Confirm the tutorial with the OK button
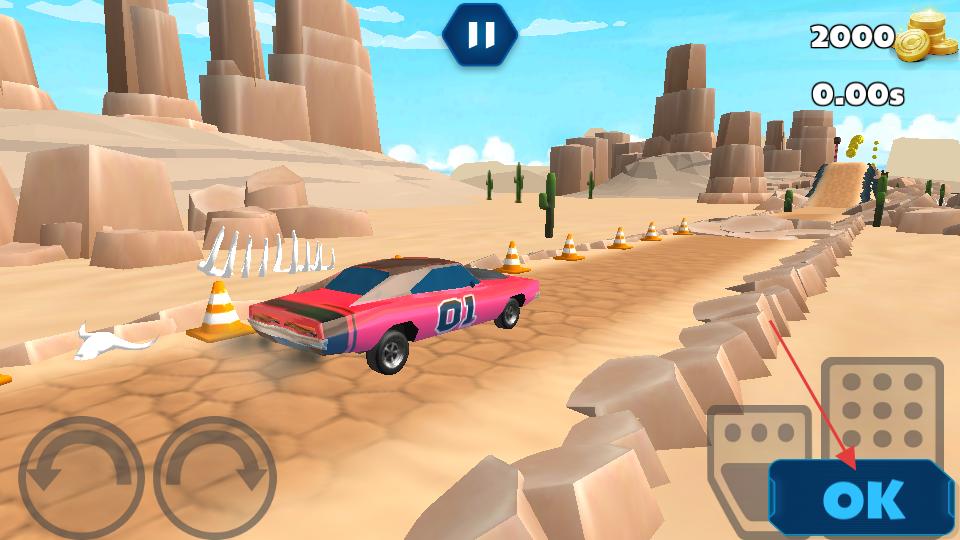960x540 pixels. 862,498
